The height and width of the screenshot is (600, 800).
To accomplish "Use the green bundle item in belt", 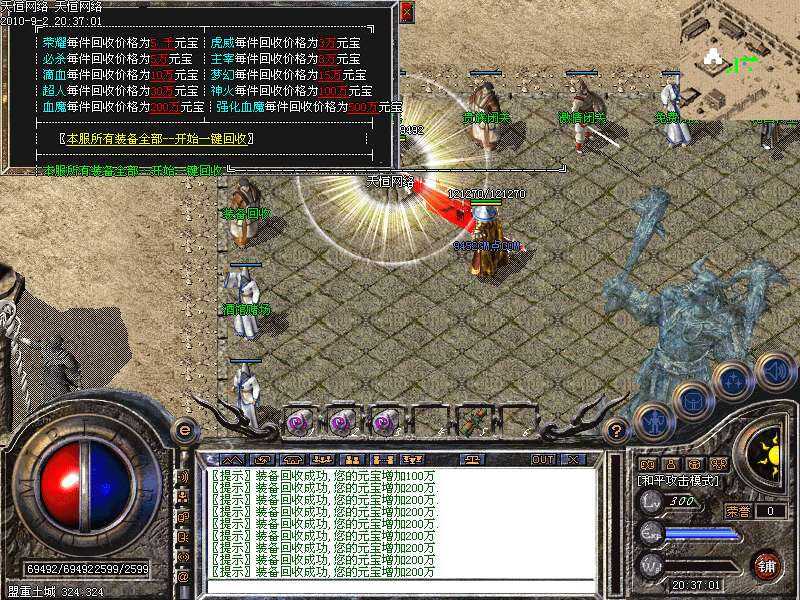I will pyautogui.click(x=473, y=421).
